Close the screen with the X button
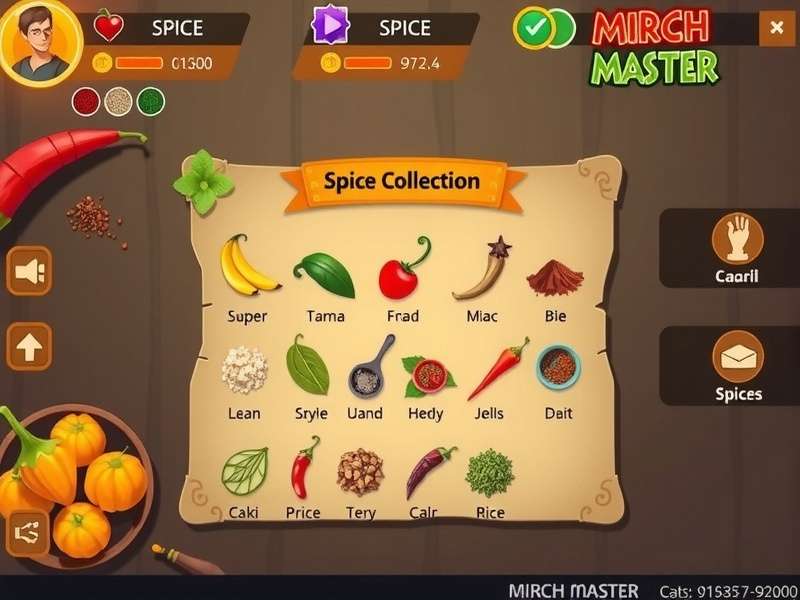 tap(776, 29)
